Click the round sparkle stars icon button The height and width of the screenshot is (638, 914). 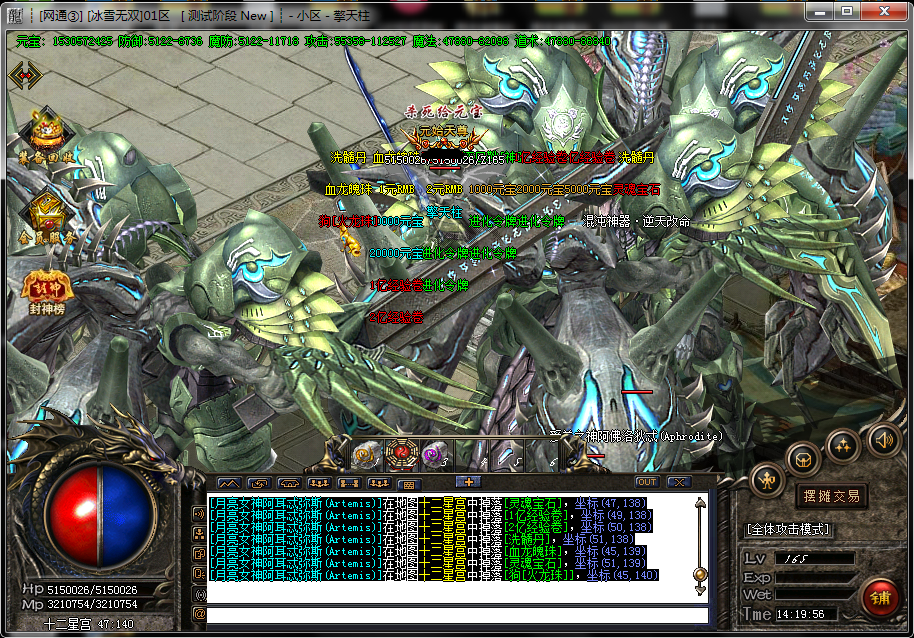coord(843,444)
